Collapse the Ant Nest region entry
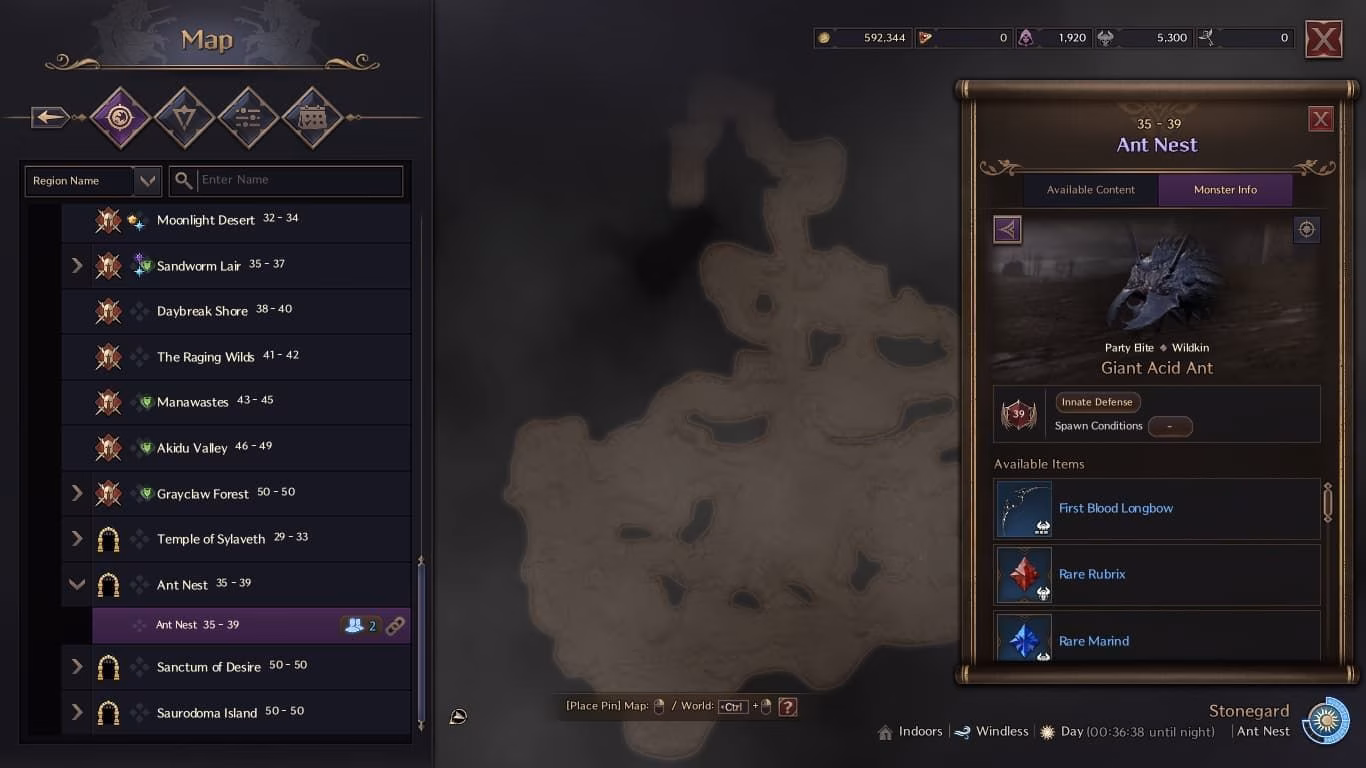Screen dimensions: 1366x768 pos(77,584)
